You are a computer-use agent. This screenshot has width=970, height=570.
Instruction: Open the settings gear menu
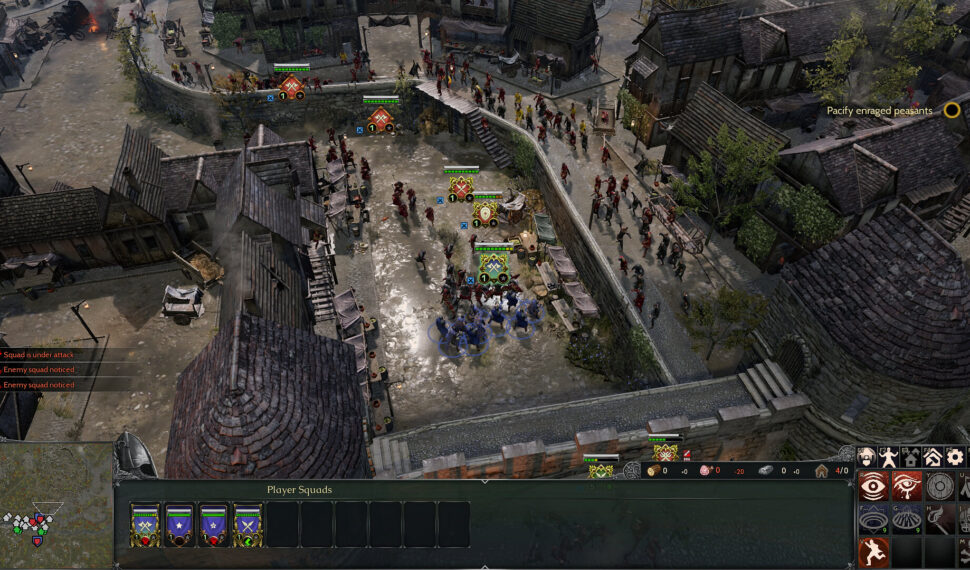(x=955, y=457)
